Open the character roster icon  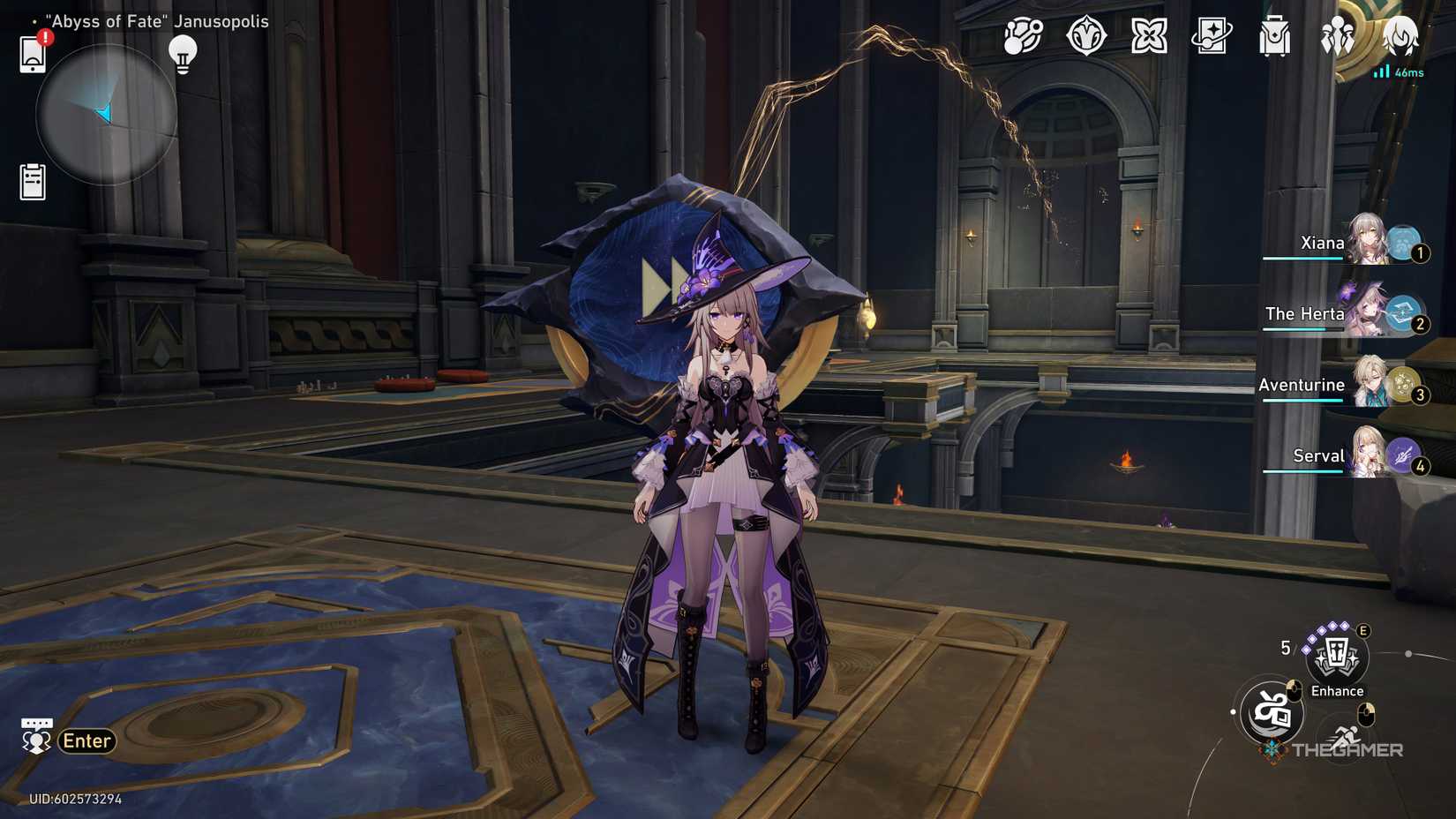[1336, 37]
